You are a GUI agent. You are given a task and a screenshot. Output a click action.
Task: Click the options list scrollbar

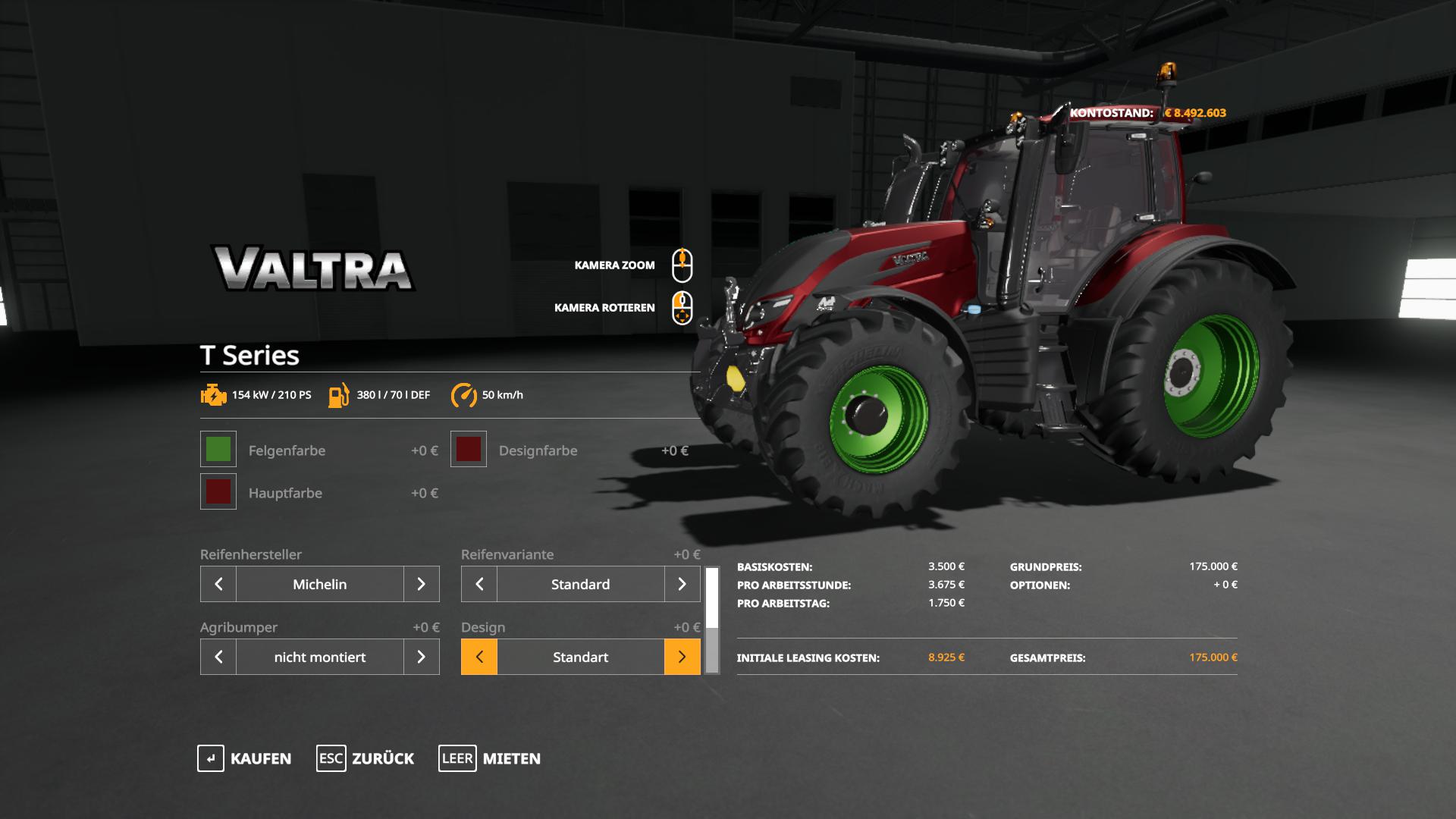coord(712,620)
